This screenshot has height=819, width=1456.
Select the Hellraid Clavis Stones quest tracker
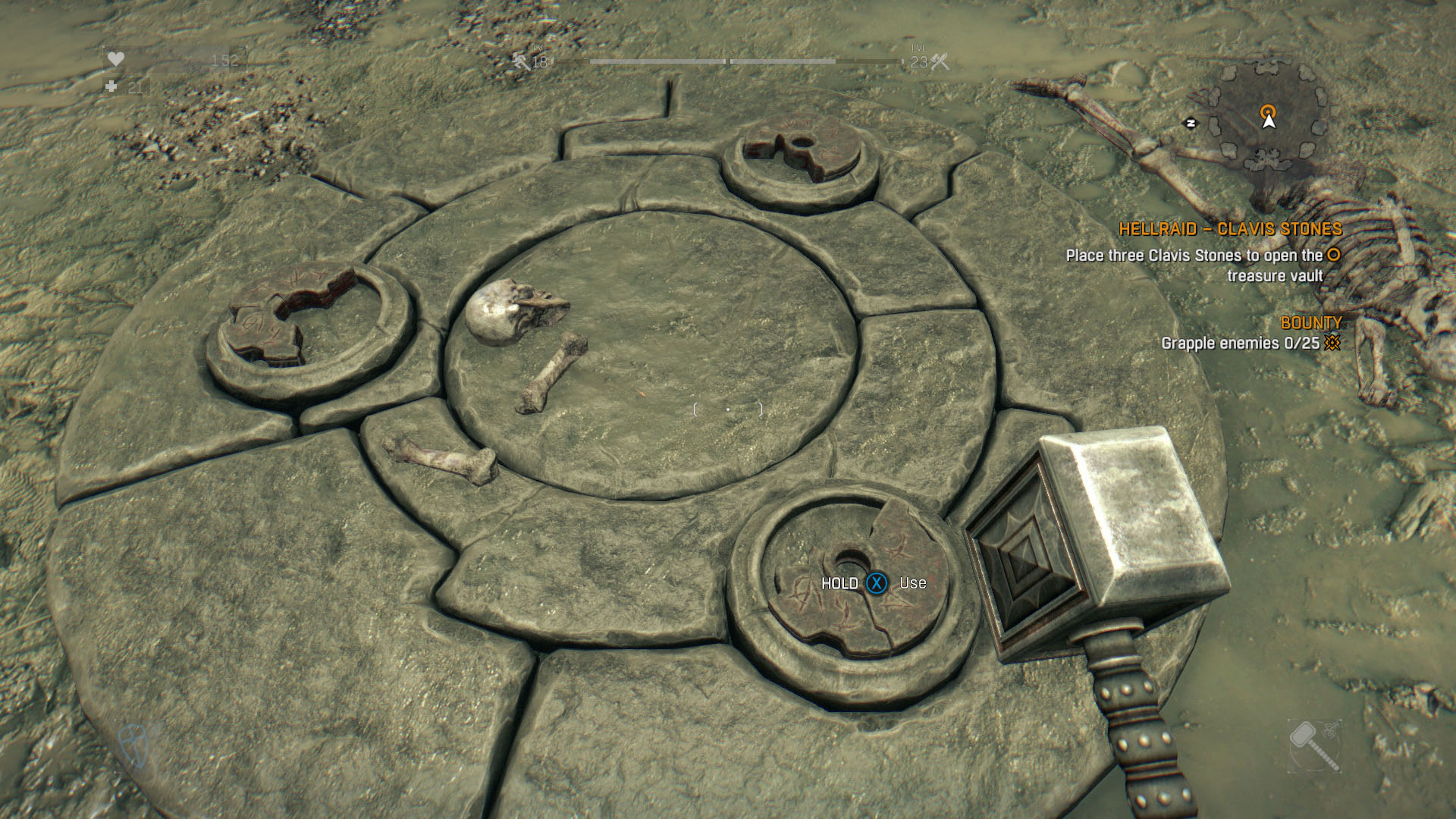coord(1230,229)
